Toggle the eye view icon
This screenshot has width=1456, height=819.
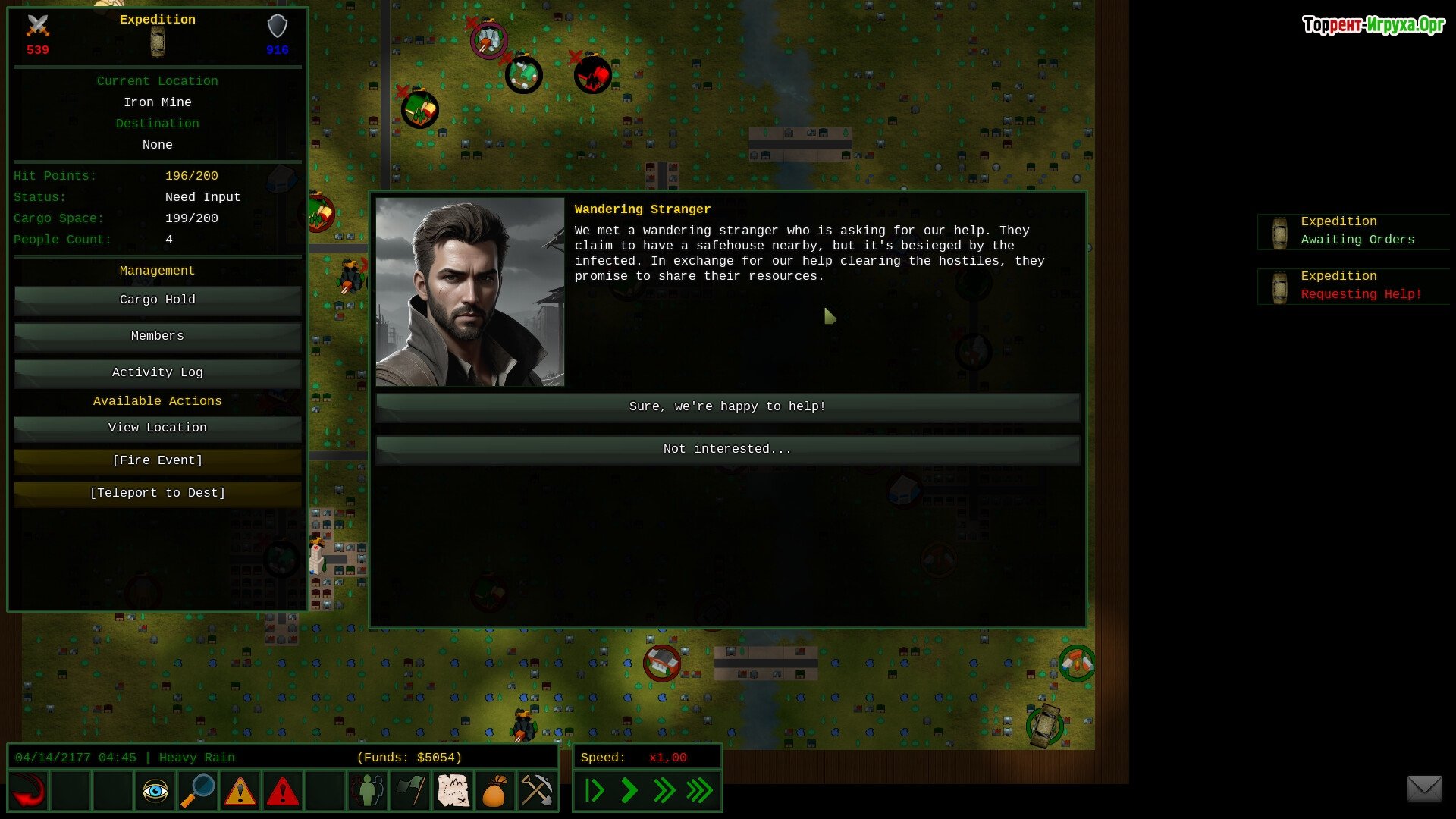(x=155, y=792)
